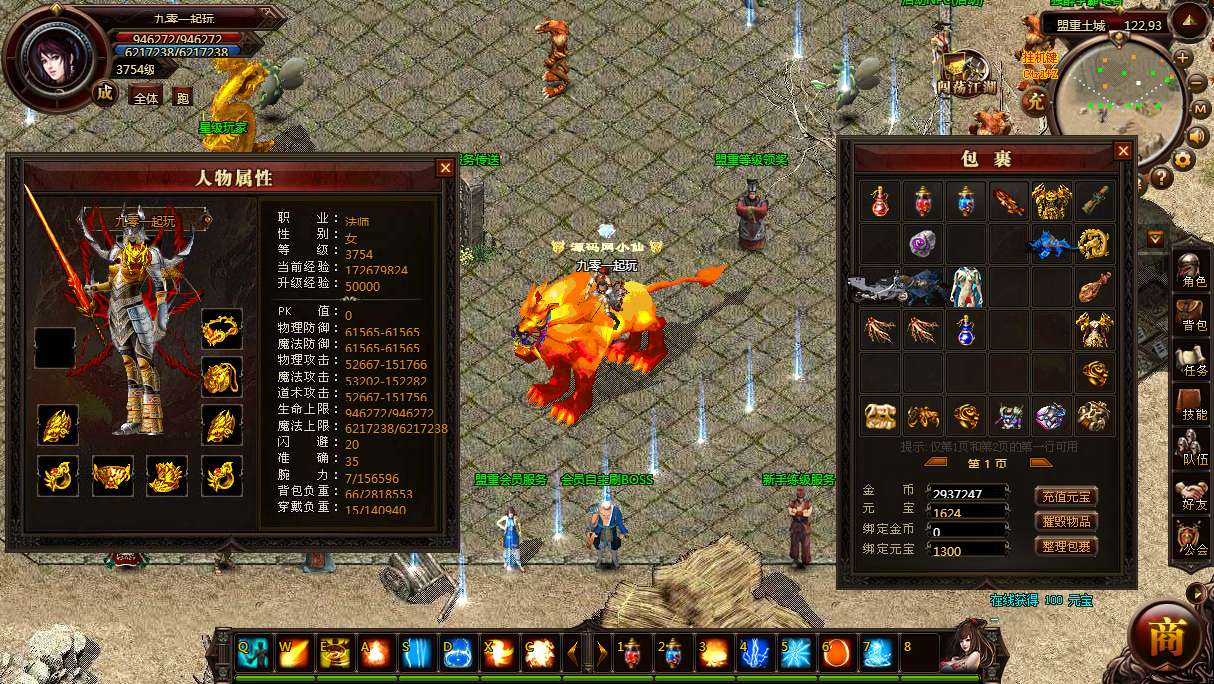Viewport: 1214px width, 684px height.
Task: Click the 全体 attack mode button
Action: tap(146, 98)
